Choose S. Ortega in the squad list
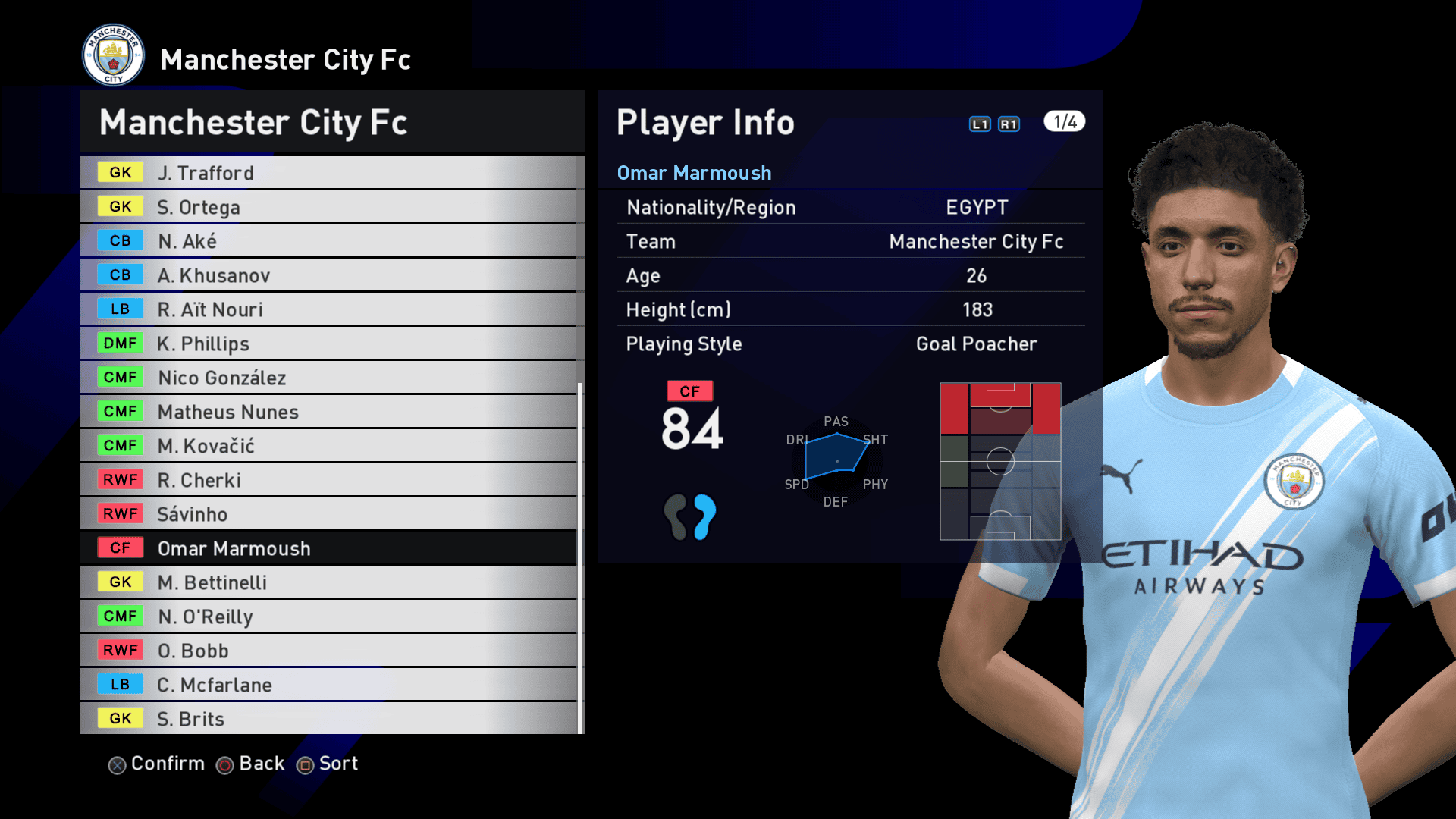This screenshot has width=1456, height=819. coord(328,207)
